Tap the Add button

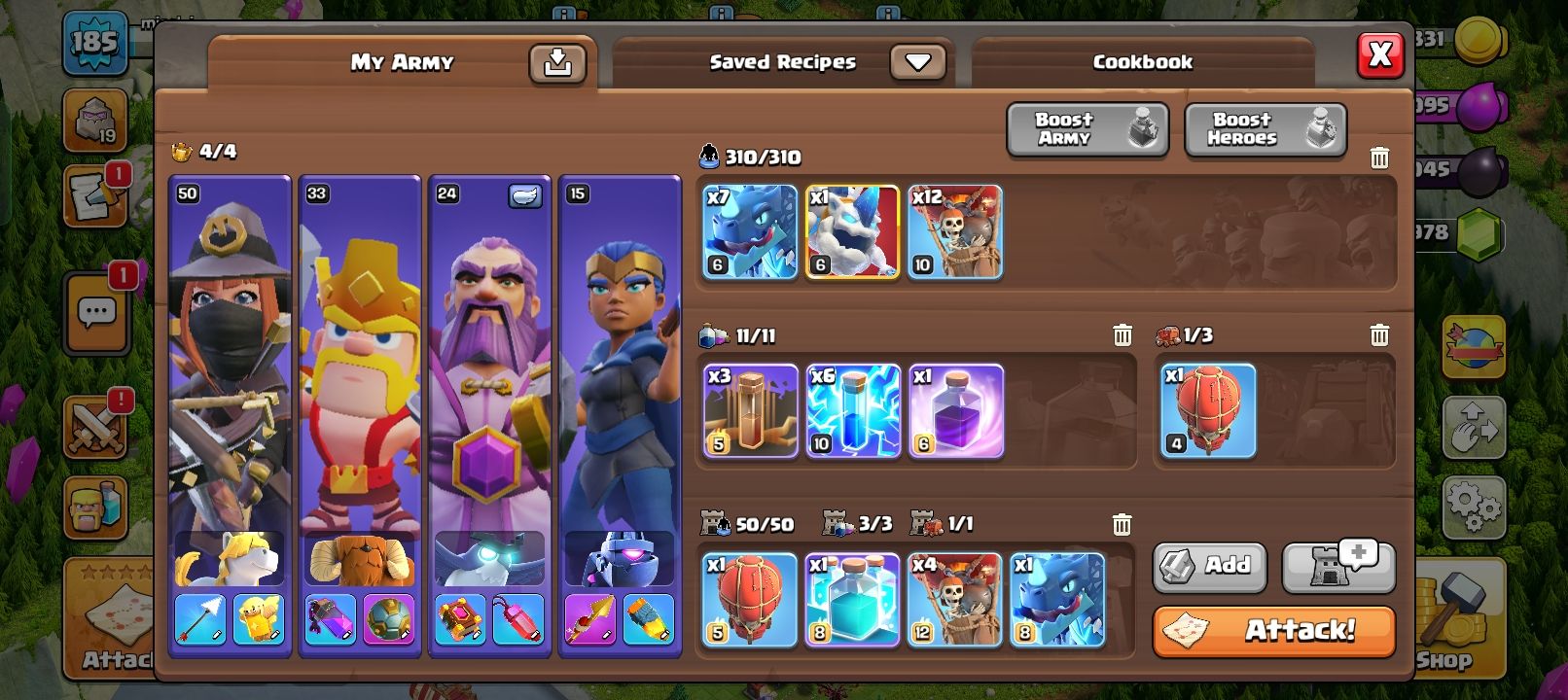coord(1209,568)
